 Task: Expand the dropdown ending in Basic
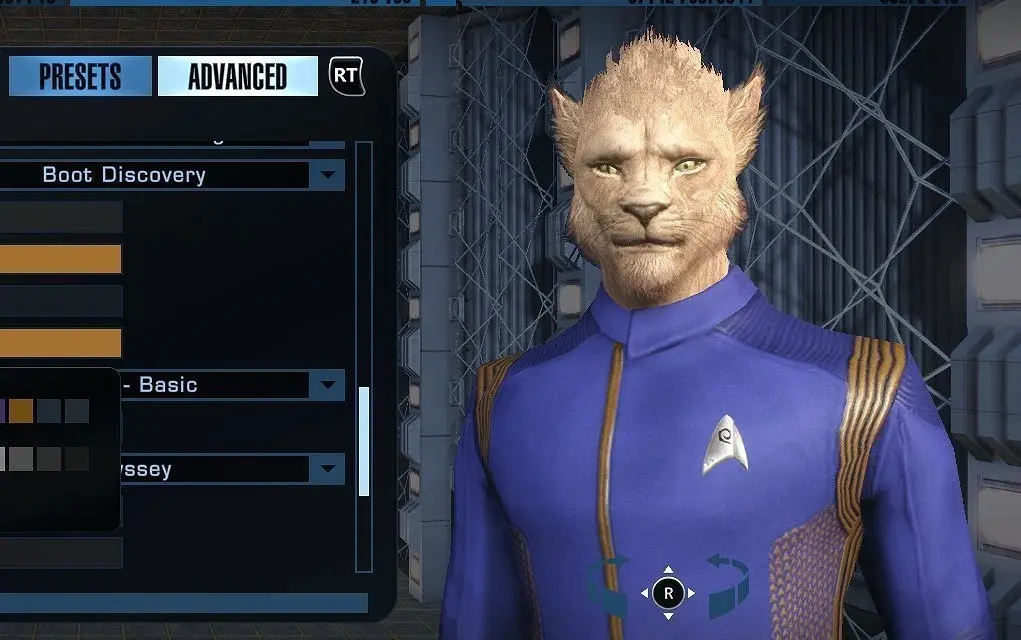point(326,385)
